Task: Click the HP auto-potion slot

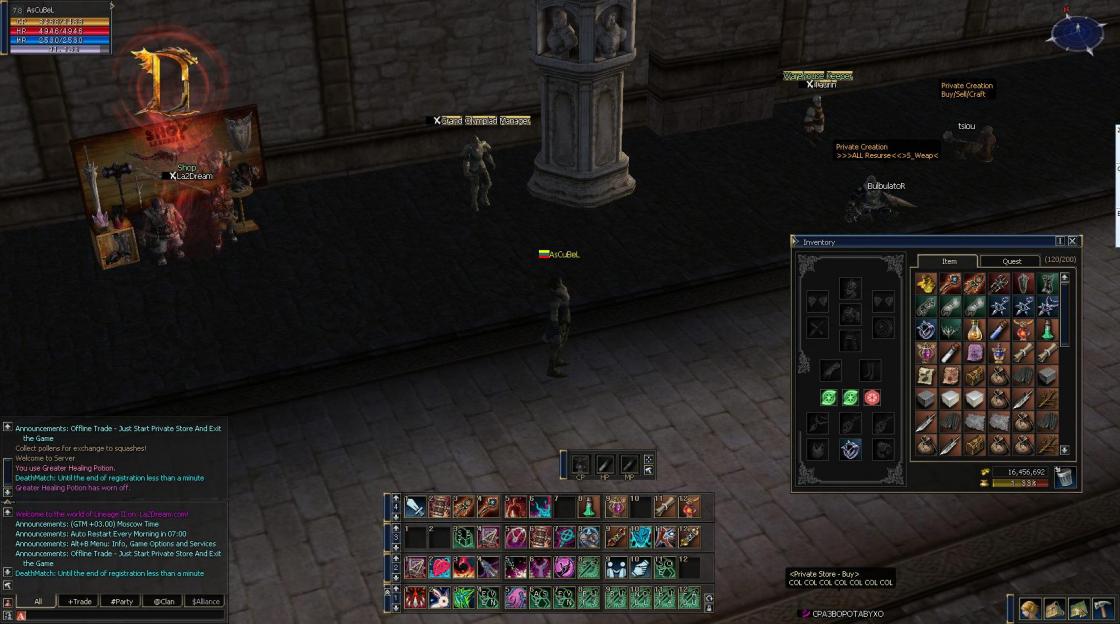Action: point(605,465)
